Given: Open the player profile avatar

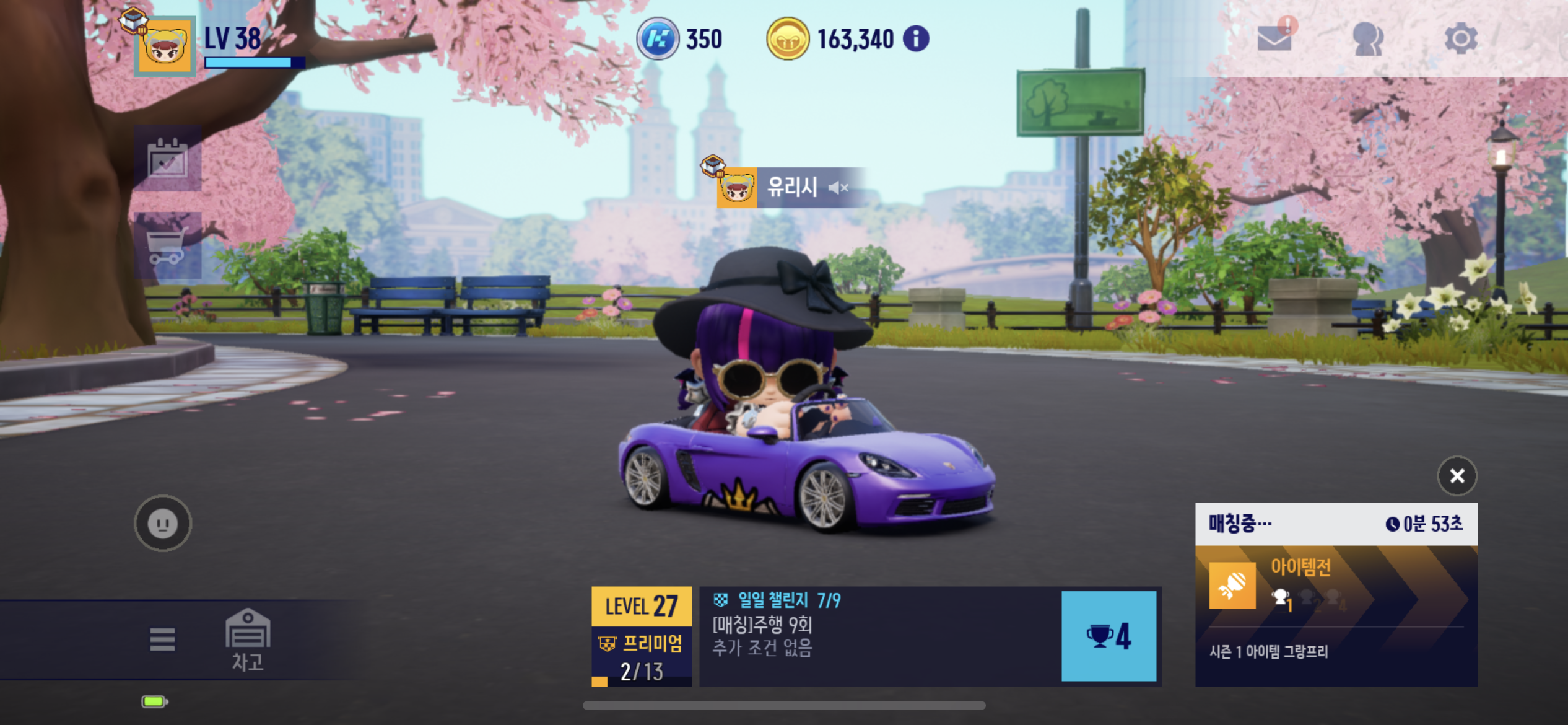Looking at the screenshot, I should coord(165,46).
